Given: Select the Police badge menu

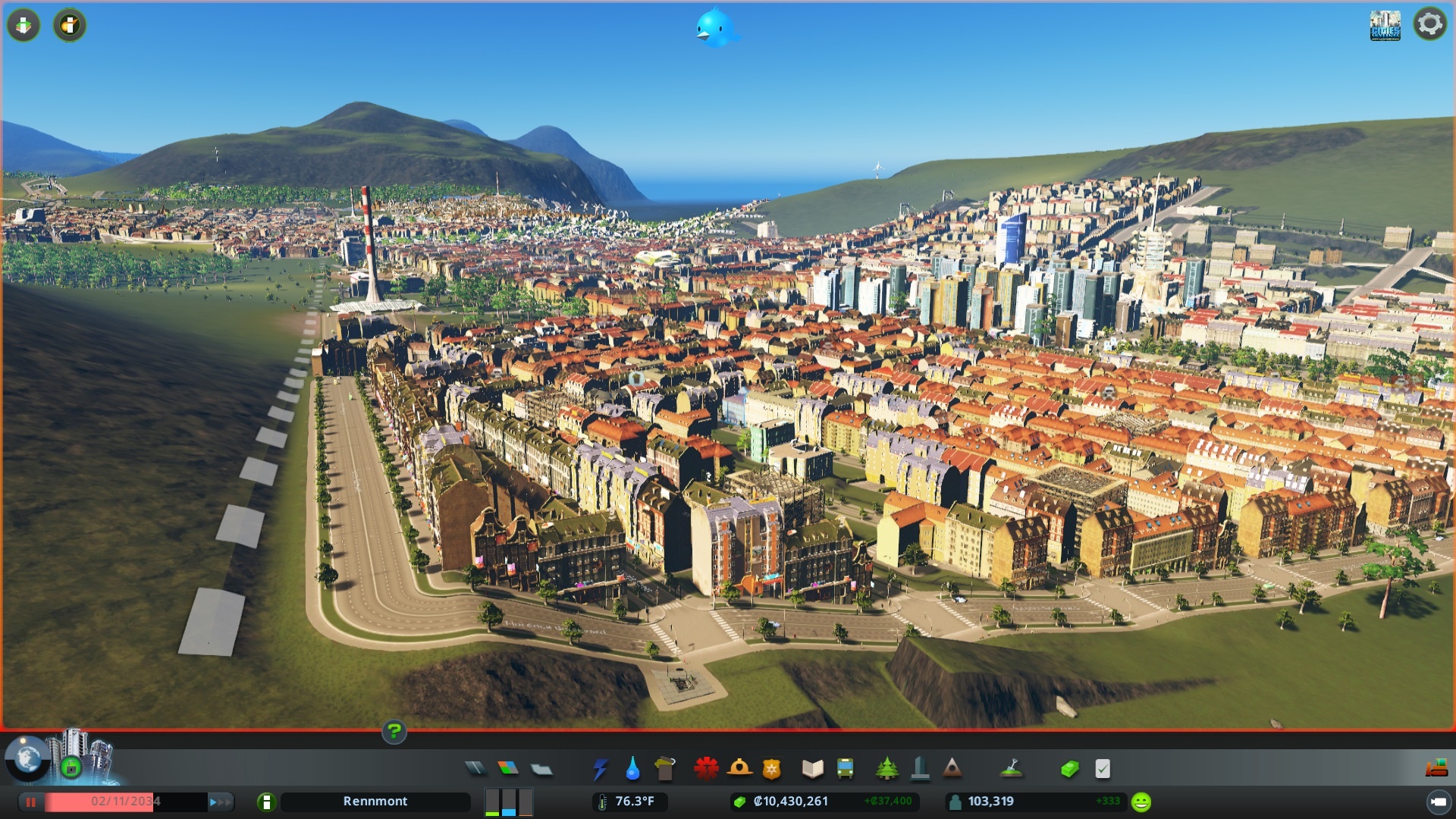Looking at the screenshot, I should [x=772, y=769].
